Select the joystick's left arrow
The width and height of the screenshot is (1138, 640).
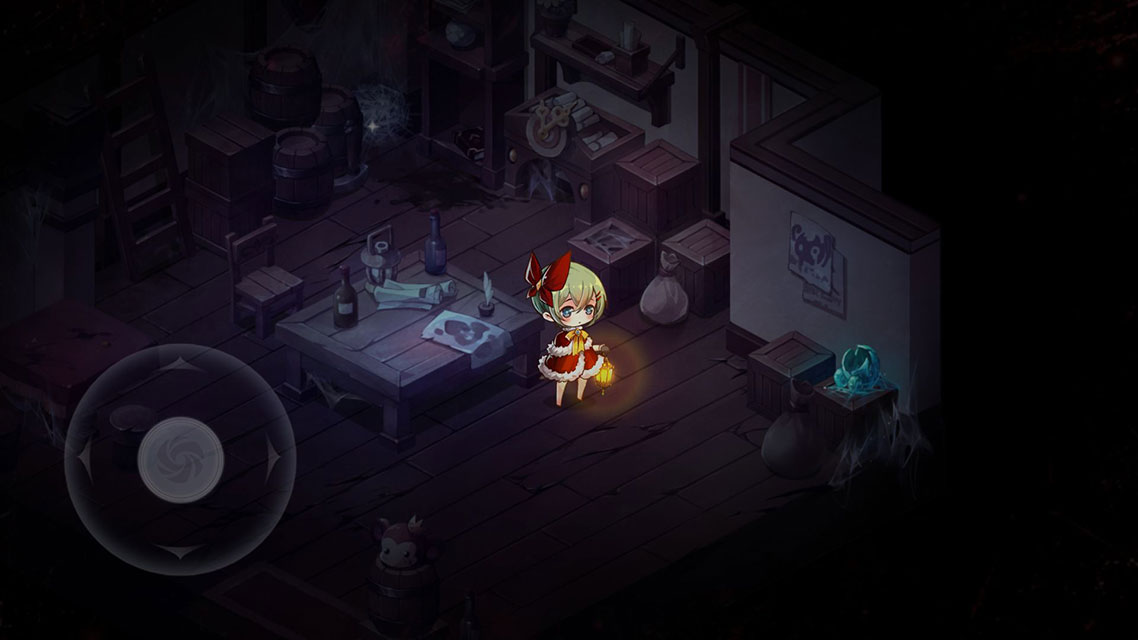click(x=86, y=459)
